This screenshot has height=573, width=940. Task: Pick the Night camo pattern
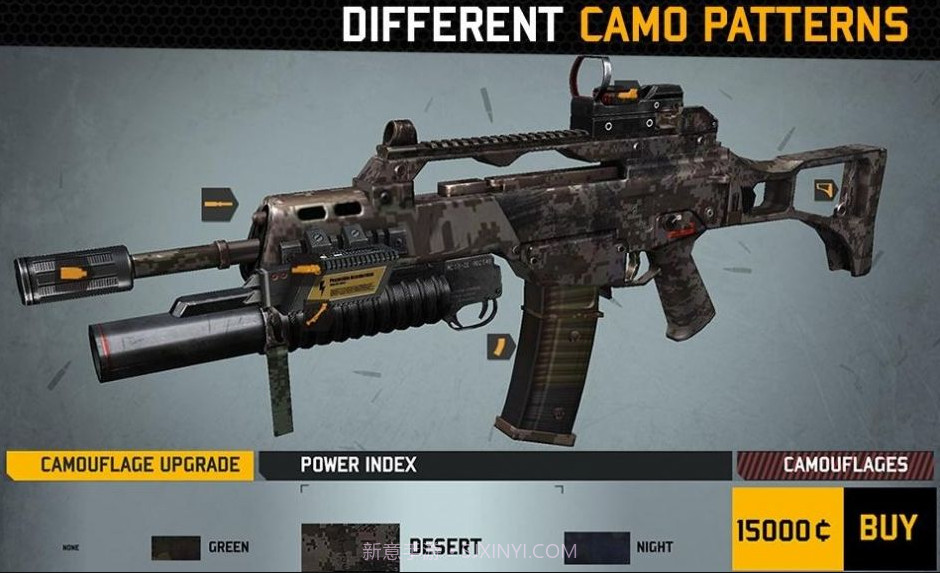597,548
